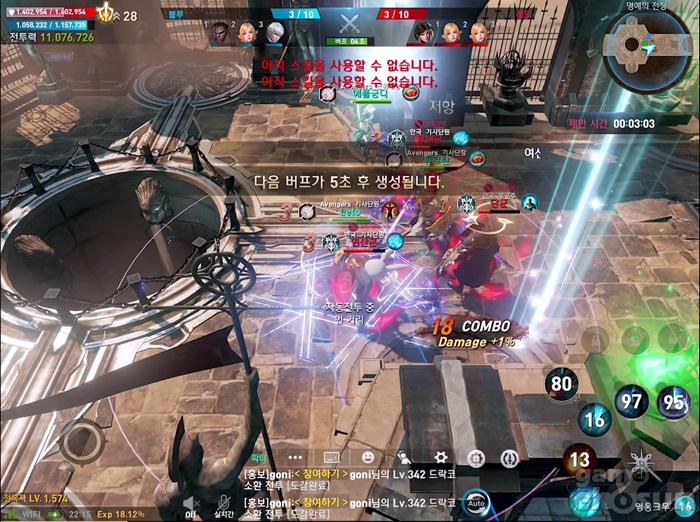Tap the skill button showing cooldown 80
This screenshot has width=700, height=522.
[x=563, y=383]
